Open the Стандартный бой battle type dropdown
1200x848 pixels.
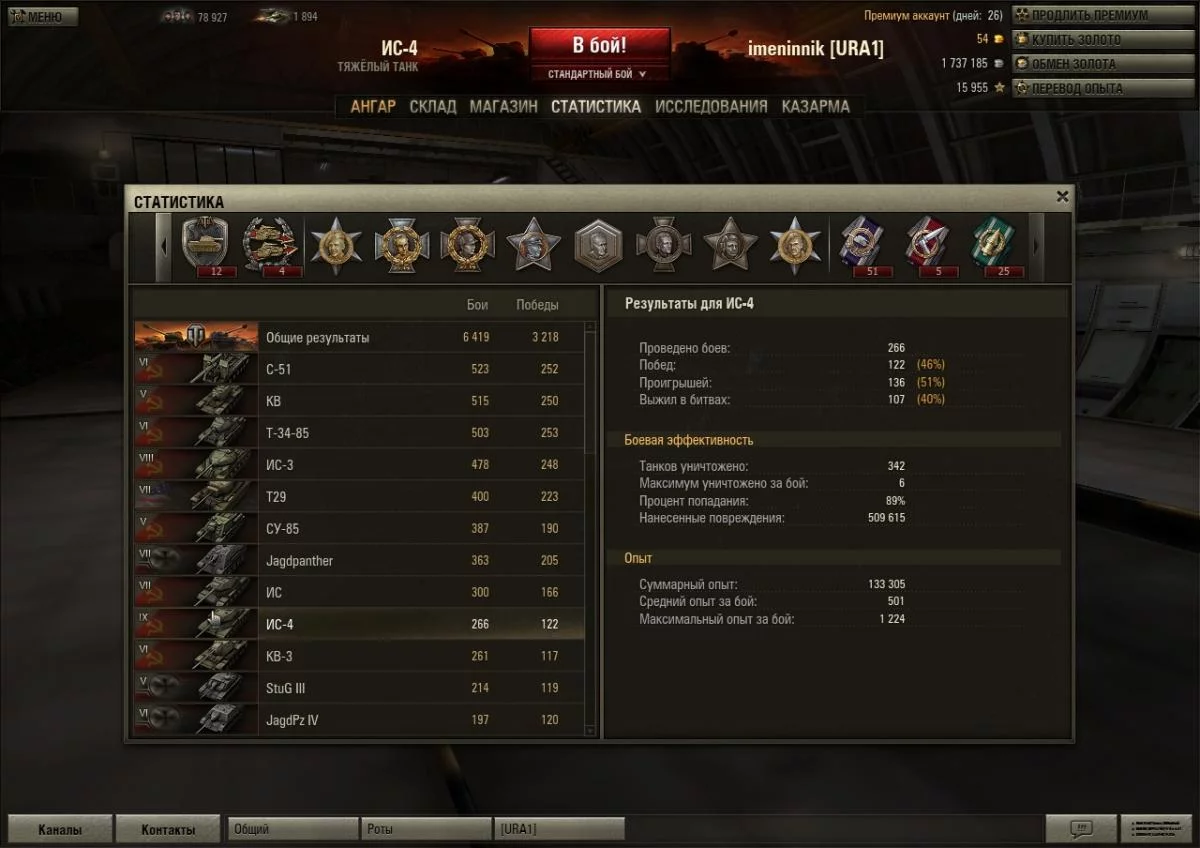point(598,74)
